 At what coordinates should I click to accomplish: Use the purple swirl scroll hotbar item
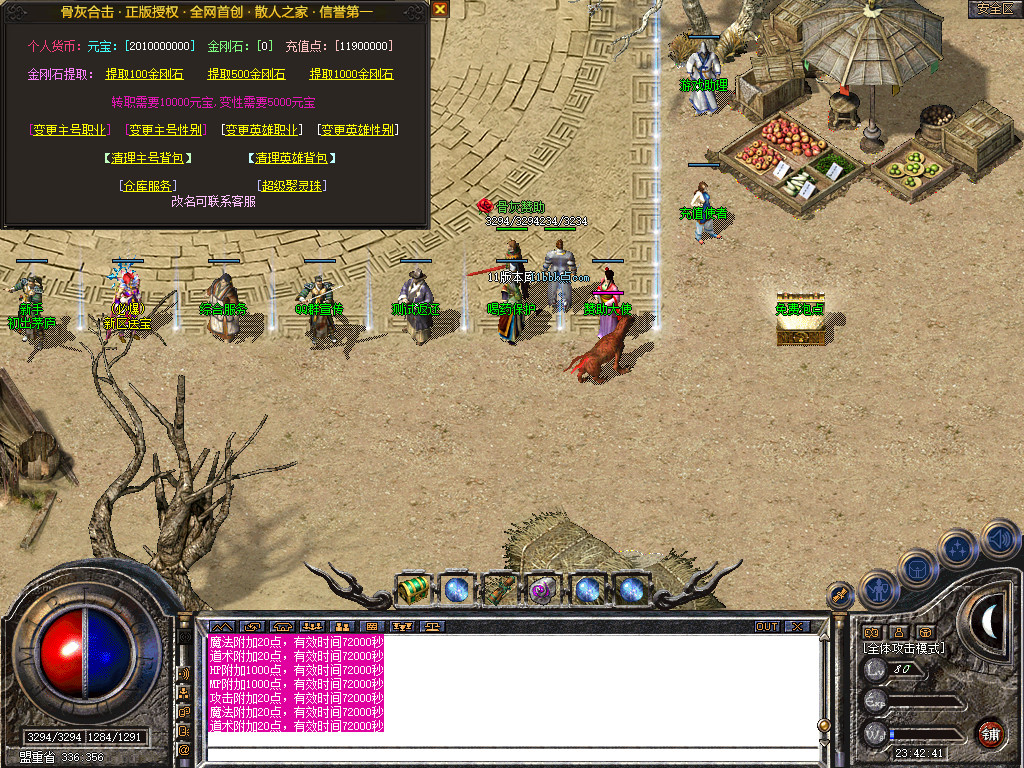(543, 589)
